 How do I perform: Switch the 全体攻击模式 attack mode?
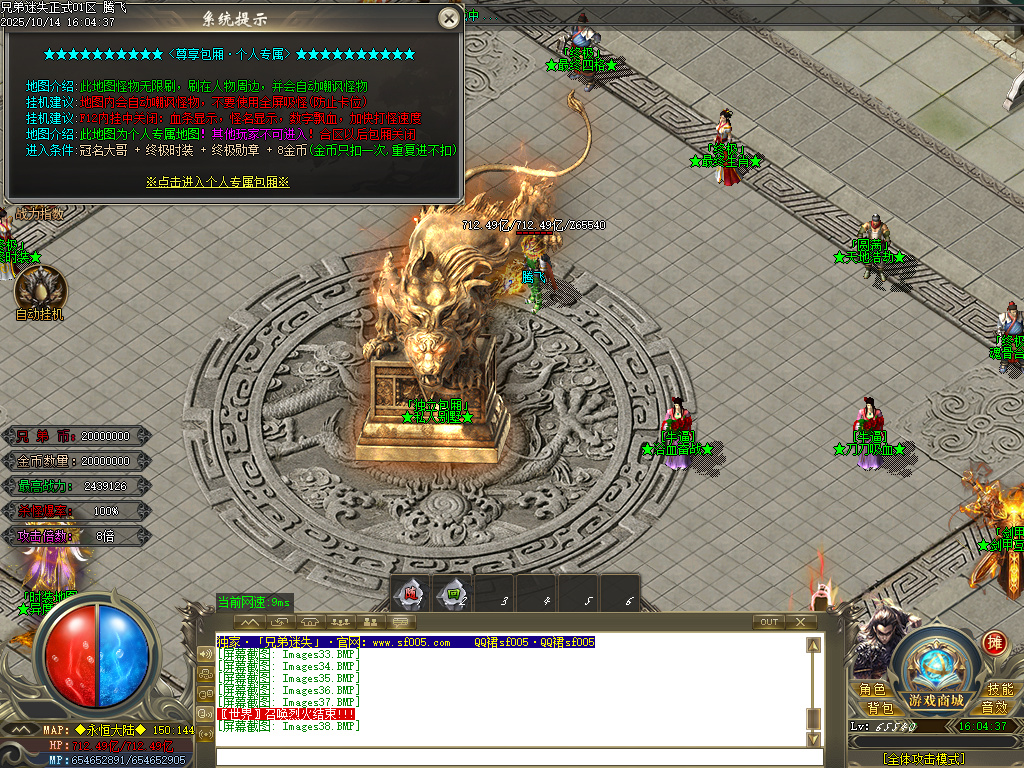coord(923,759)
